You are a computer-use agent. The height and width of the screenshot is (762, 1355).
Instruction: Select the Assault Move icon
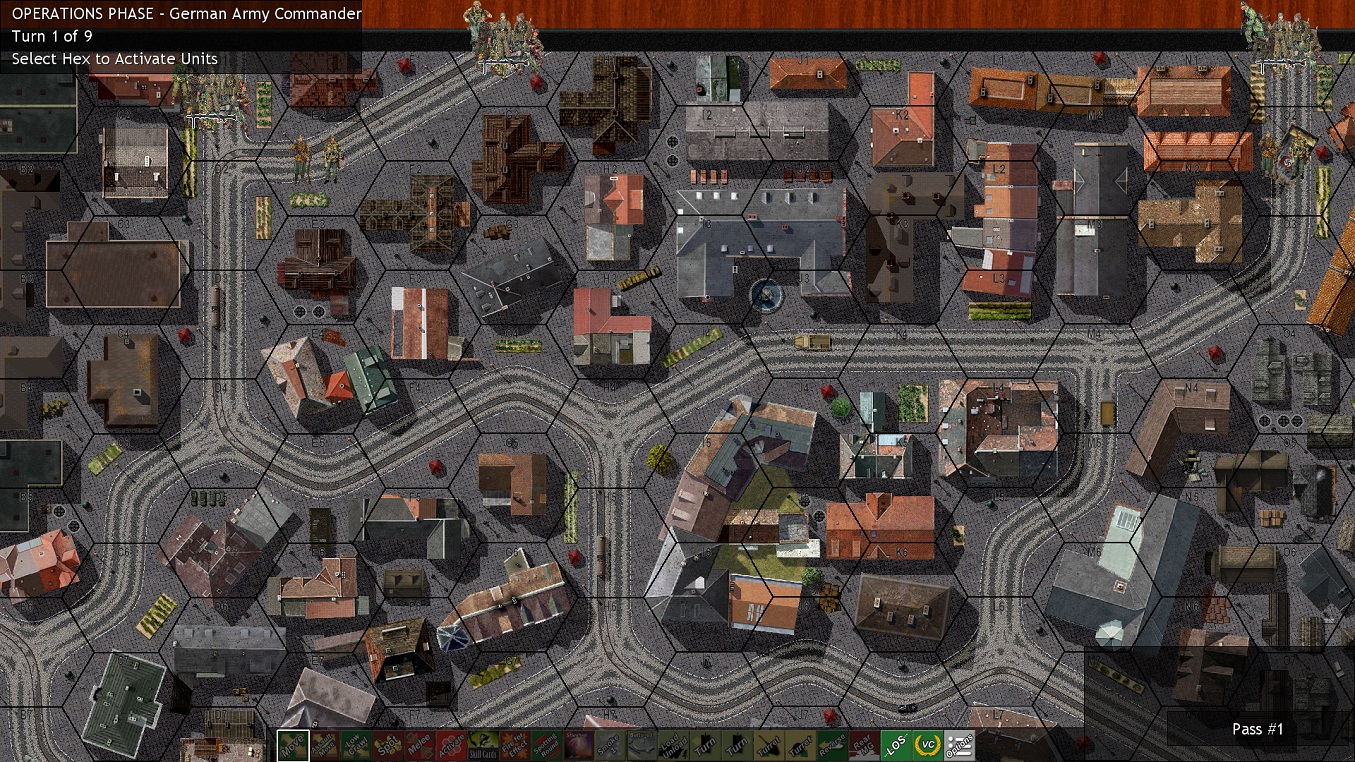324,745
